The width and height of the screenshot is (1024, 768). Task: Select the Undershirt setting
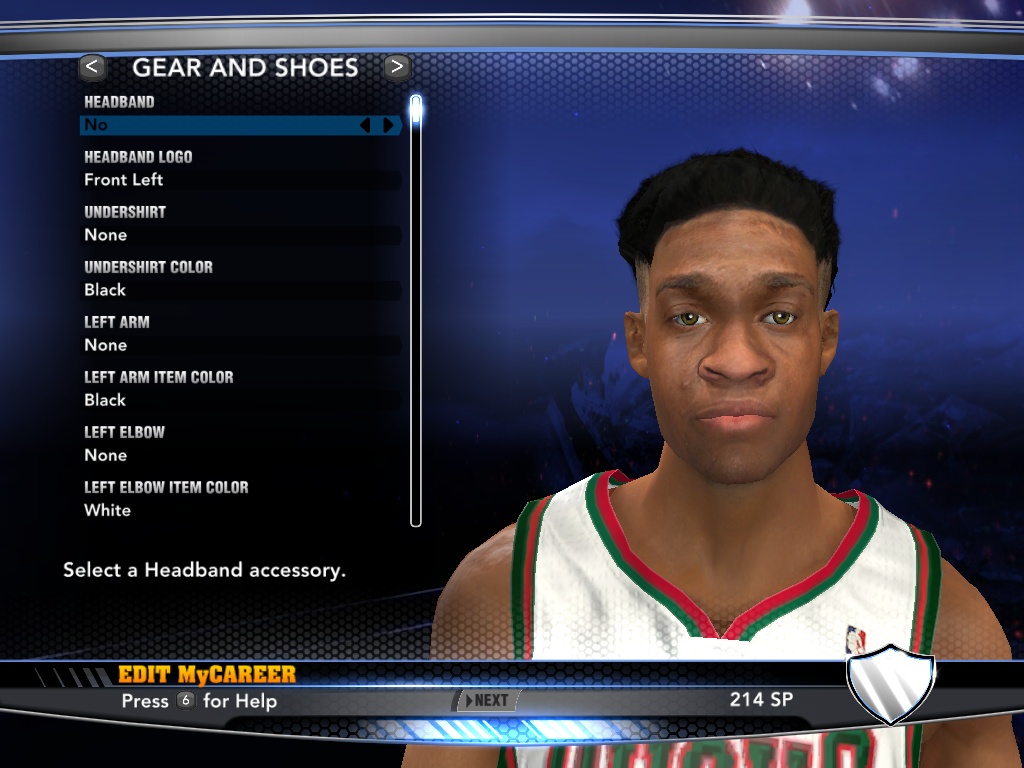click(240, 235)
